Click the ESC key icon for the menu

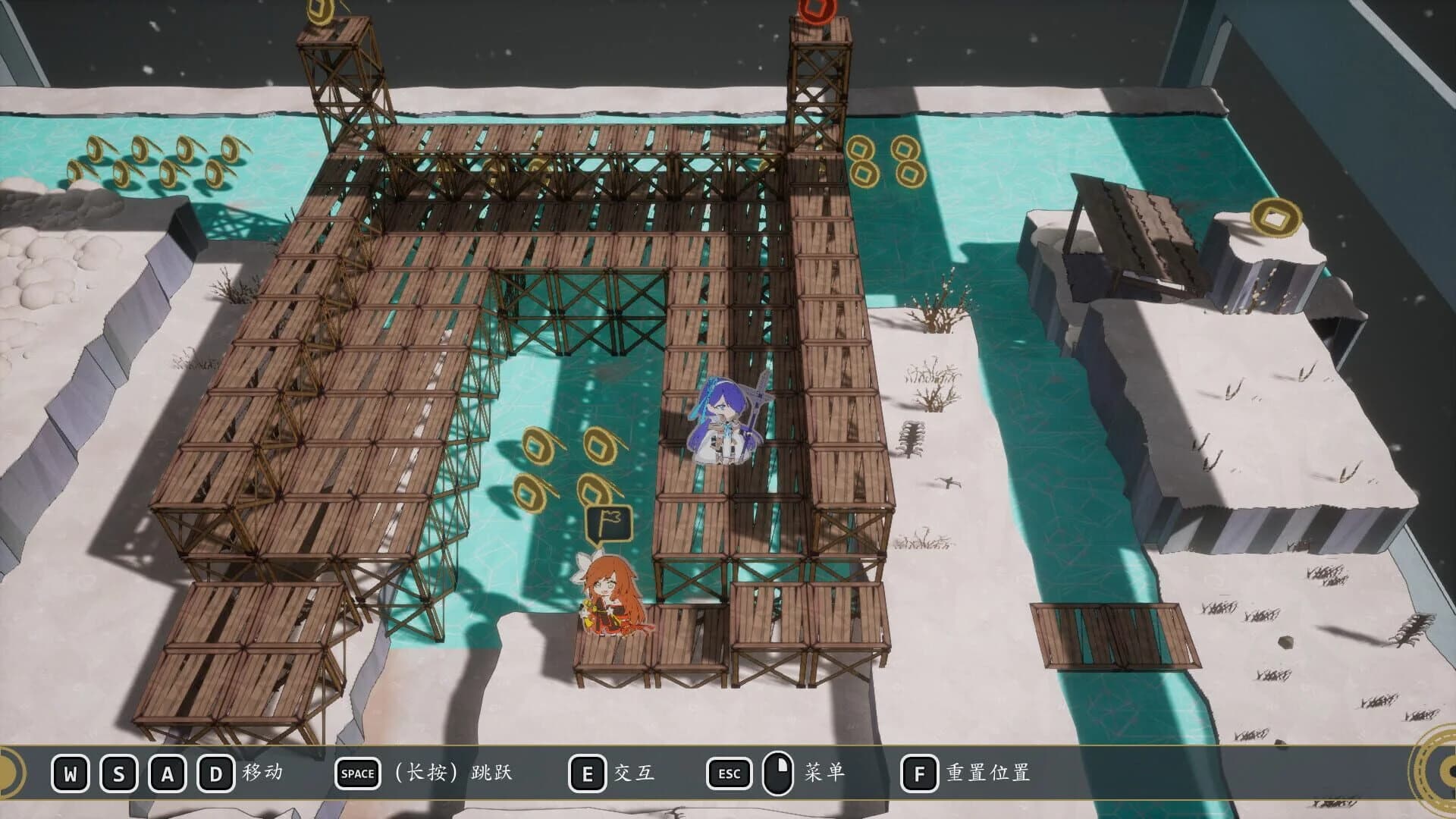point(729,774)
